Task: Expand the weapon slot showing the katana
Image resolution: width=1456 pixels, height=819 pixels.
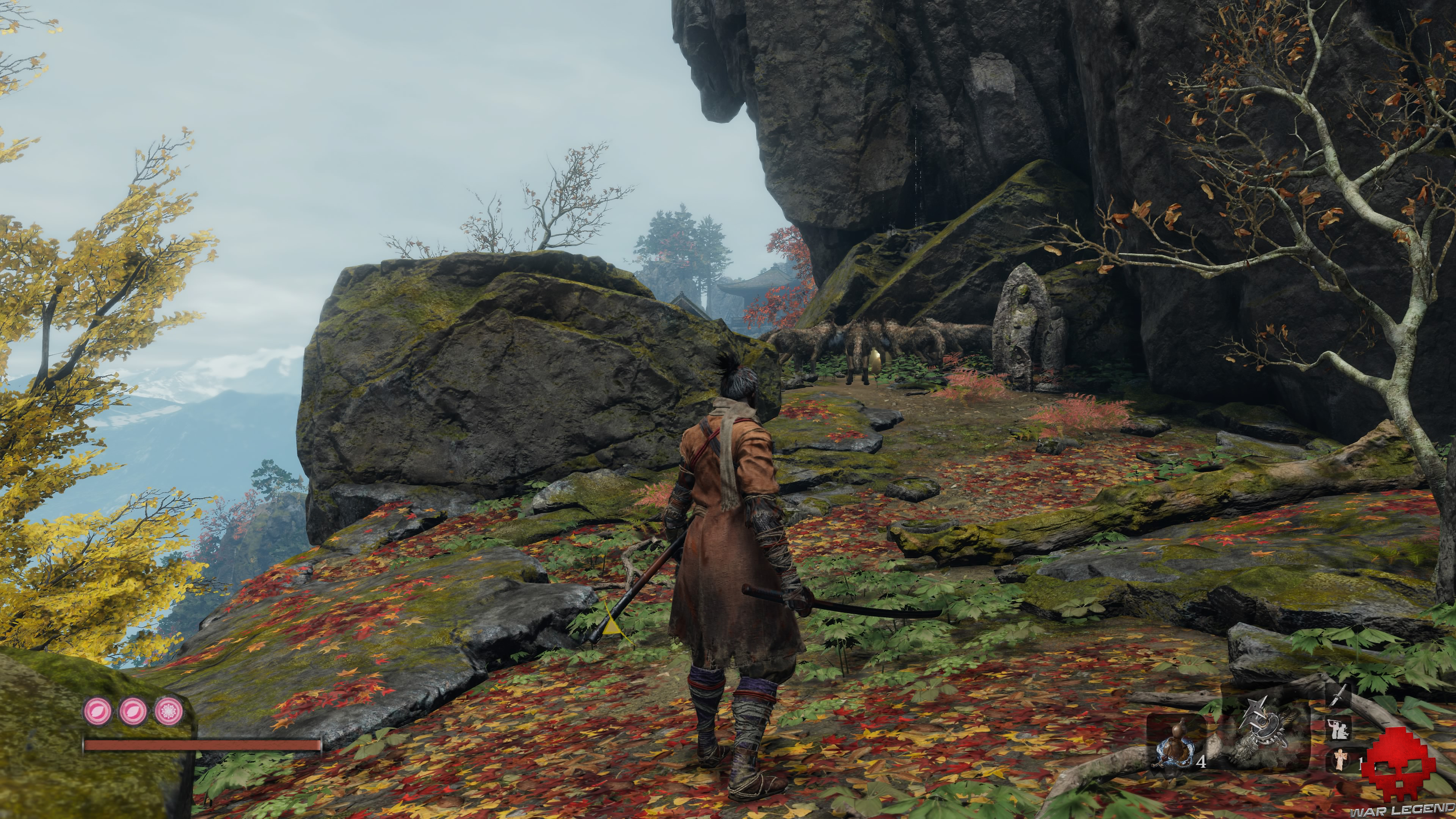Action: [1340, 695]
